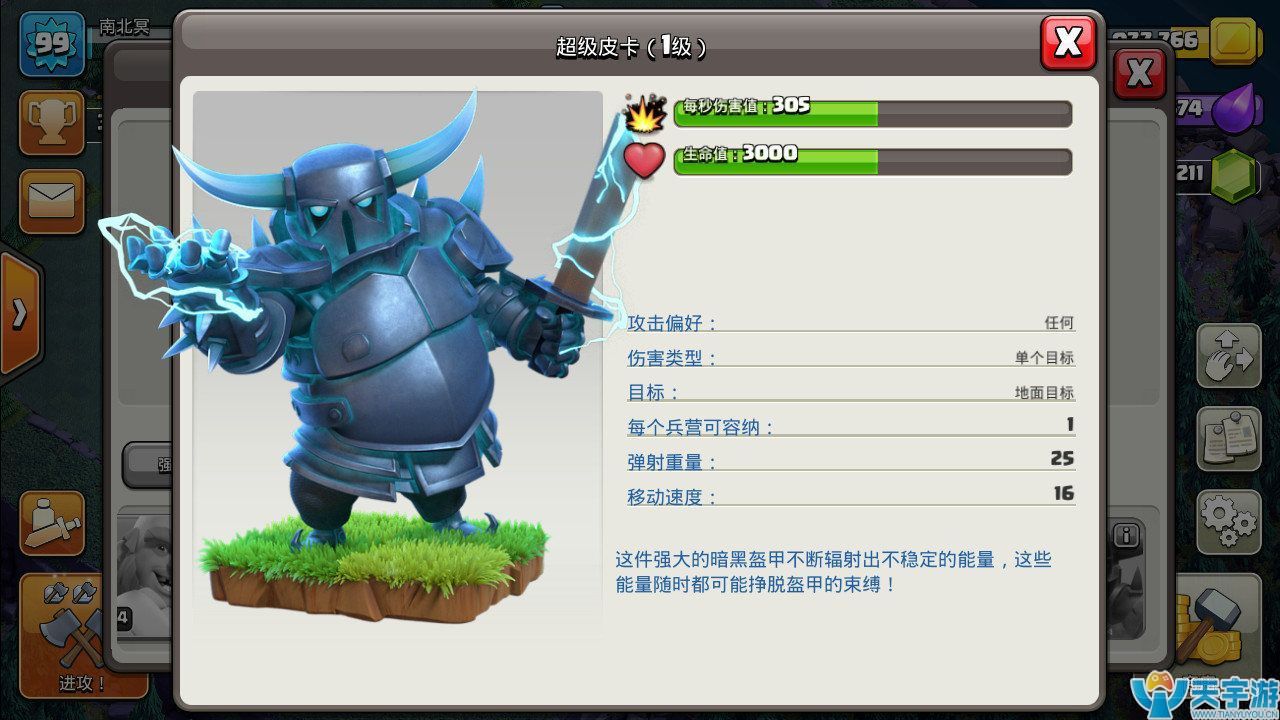This screenshot has width=1280, height=720.
Task: Open the notes clipboard button
Action: tap(1229, 438)
